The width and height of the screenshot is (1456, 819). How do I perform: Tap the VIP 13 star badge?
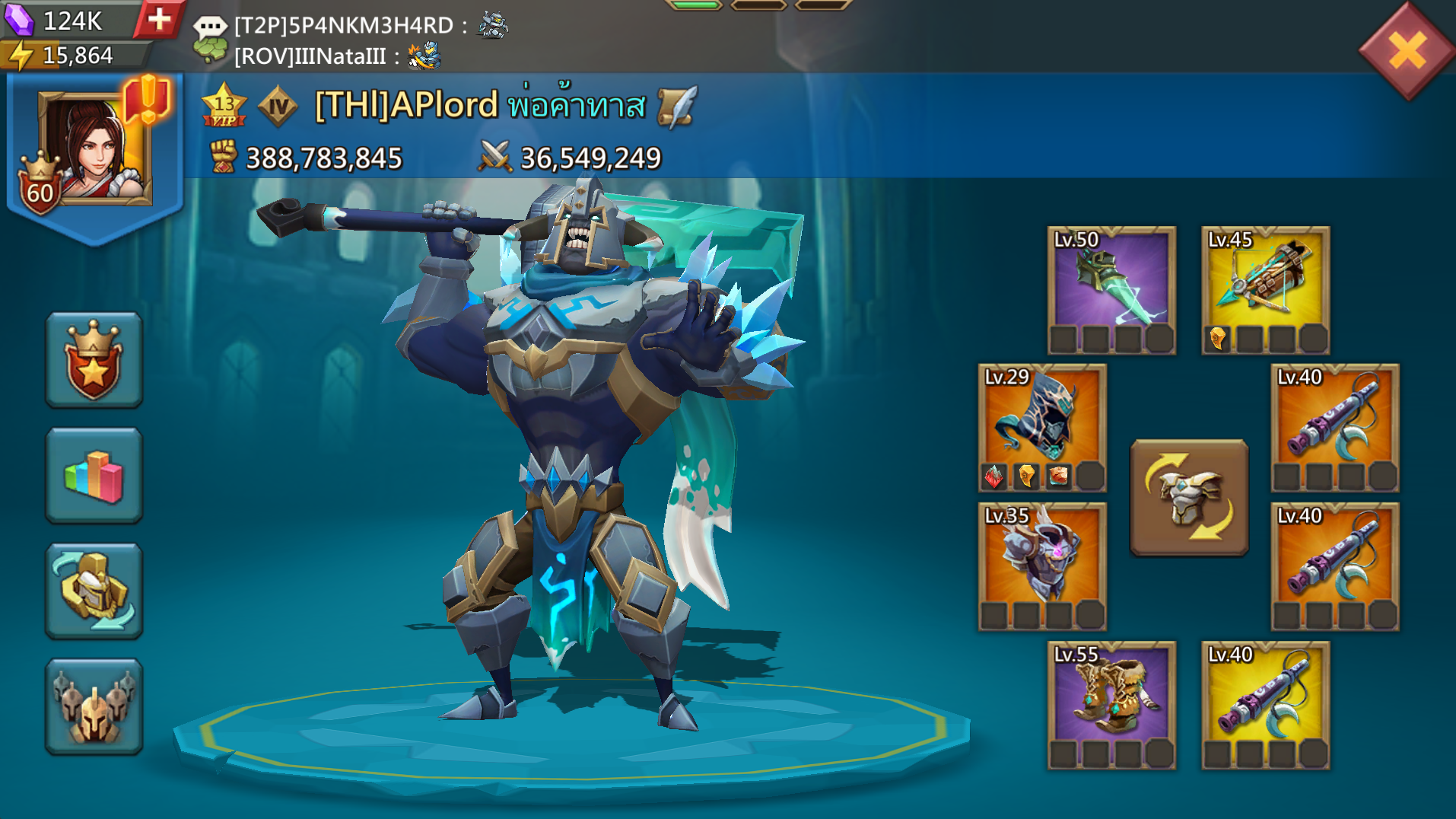[x=223, y=105]
